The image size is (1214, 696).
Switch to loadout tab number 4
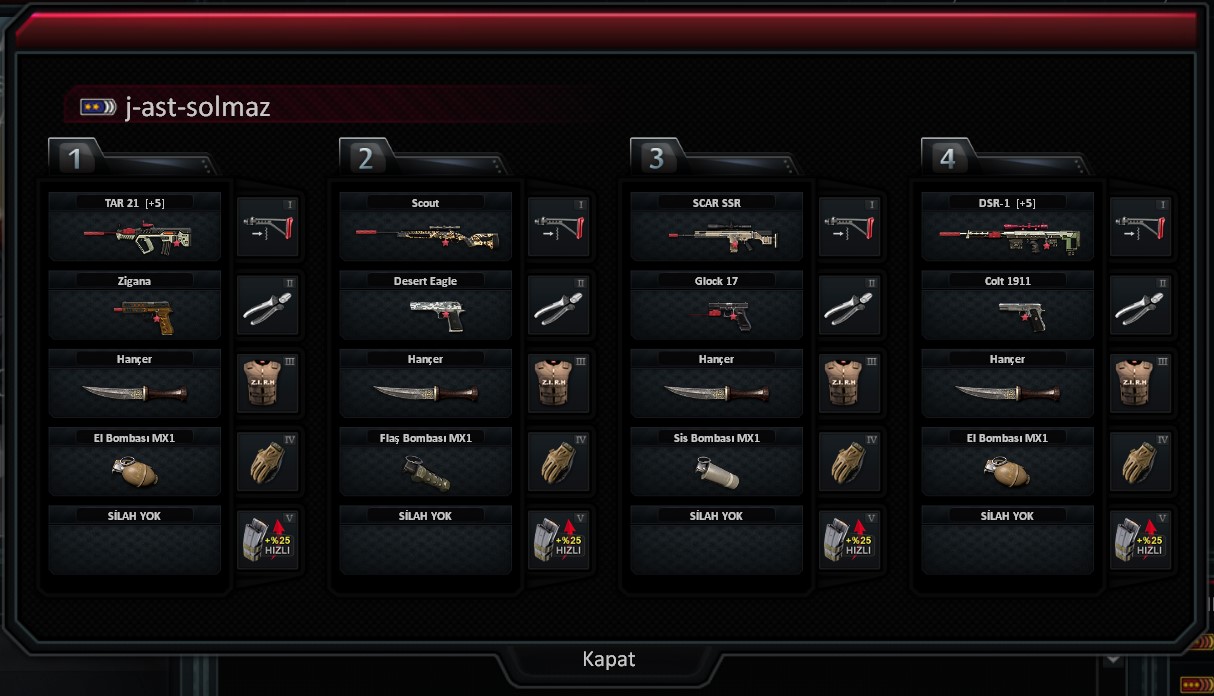tap(948, 158)
